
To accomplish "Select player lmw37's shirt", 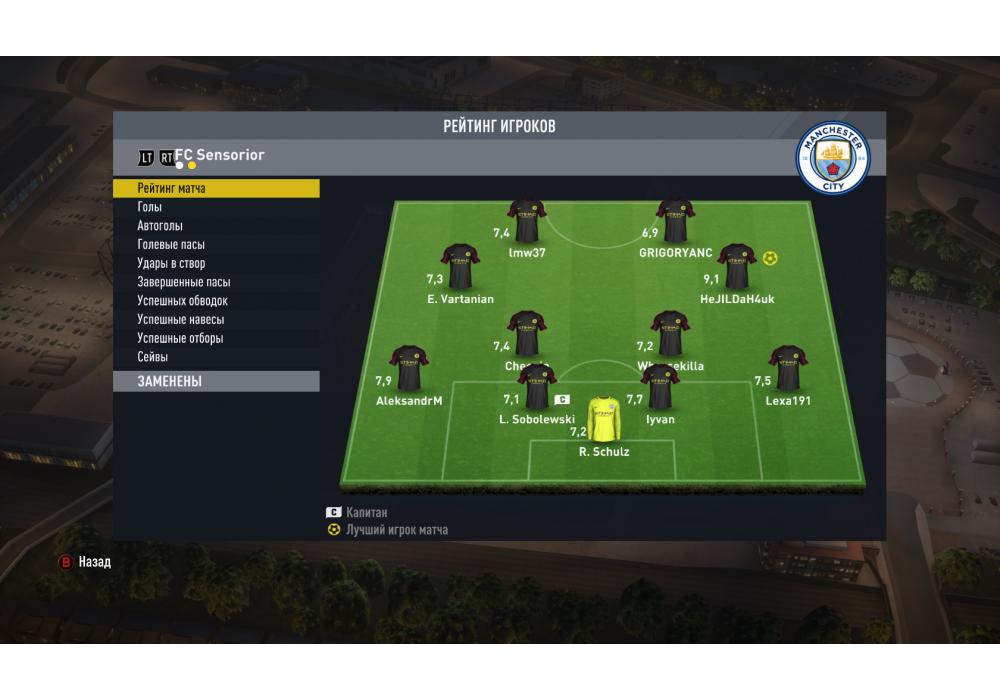I will pyautogui.click(x=526, y=221).
